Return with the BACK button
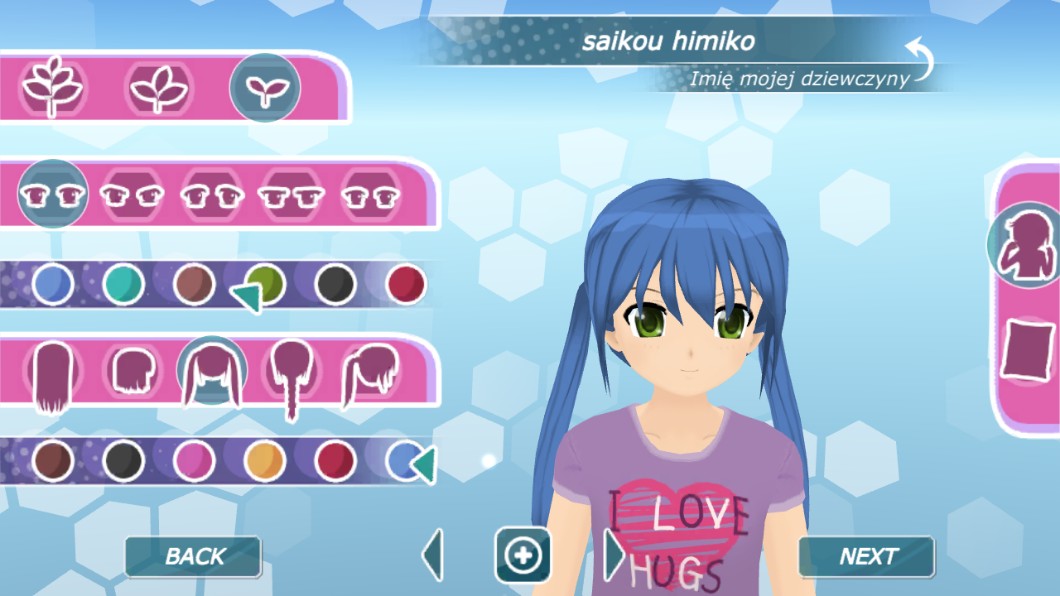The width and height of the screenshot is (1060, 596). tap(193, 557)
